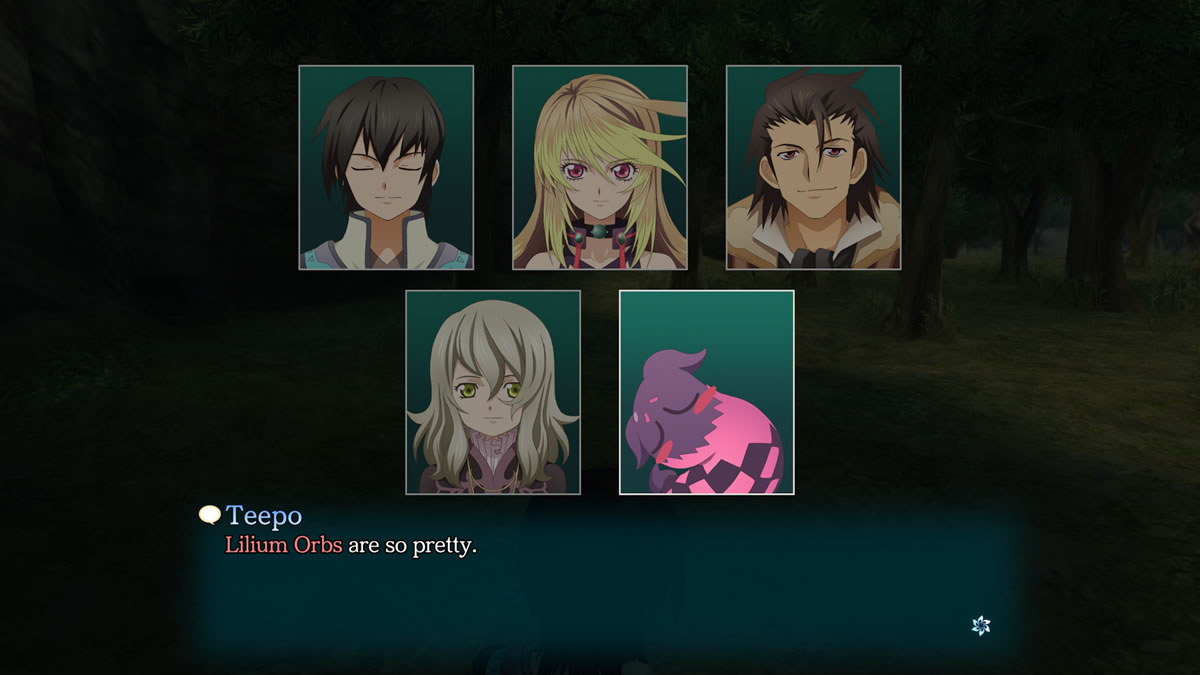The image size is (1200, 675).
Task: Click the flower-shaped dialogue advance icon
Action: point(981,625)
